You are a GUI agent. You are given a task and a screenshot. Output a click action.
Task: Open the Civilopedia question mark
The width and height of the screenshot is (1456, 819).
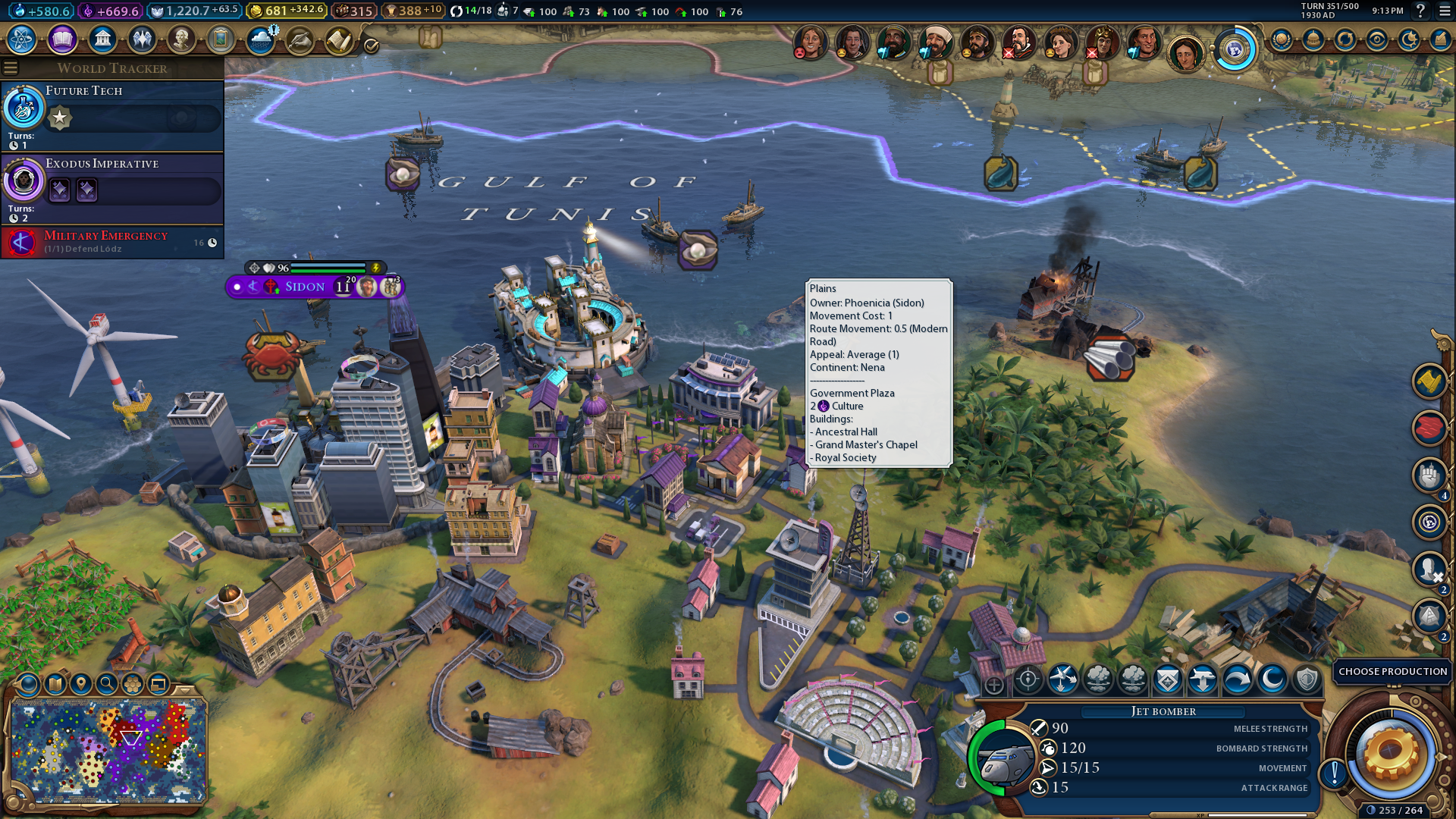[1420, 11]
